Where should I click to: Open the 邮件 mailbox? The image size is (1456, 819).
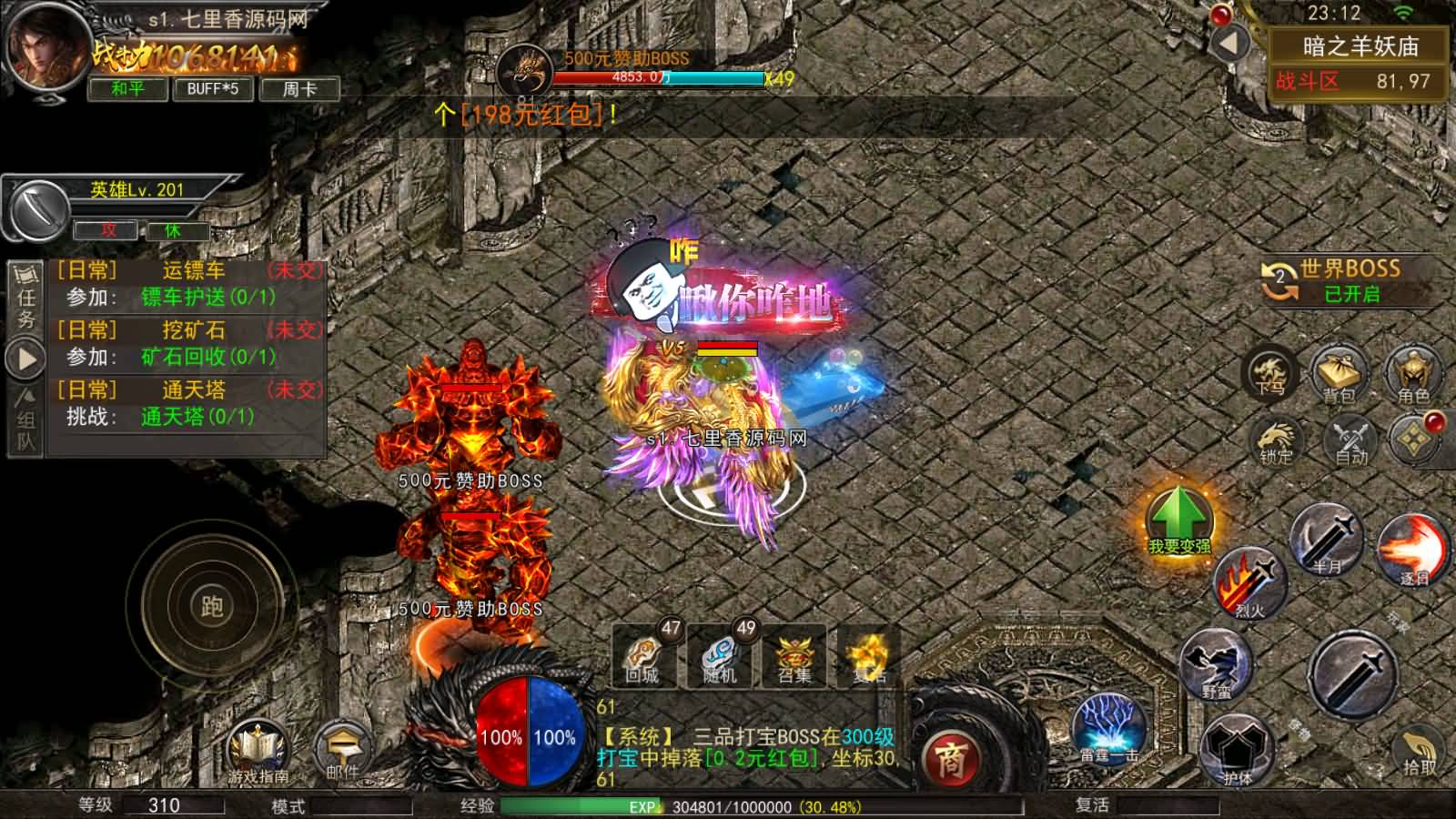coord(342,752)
